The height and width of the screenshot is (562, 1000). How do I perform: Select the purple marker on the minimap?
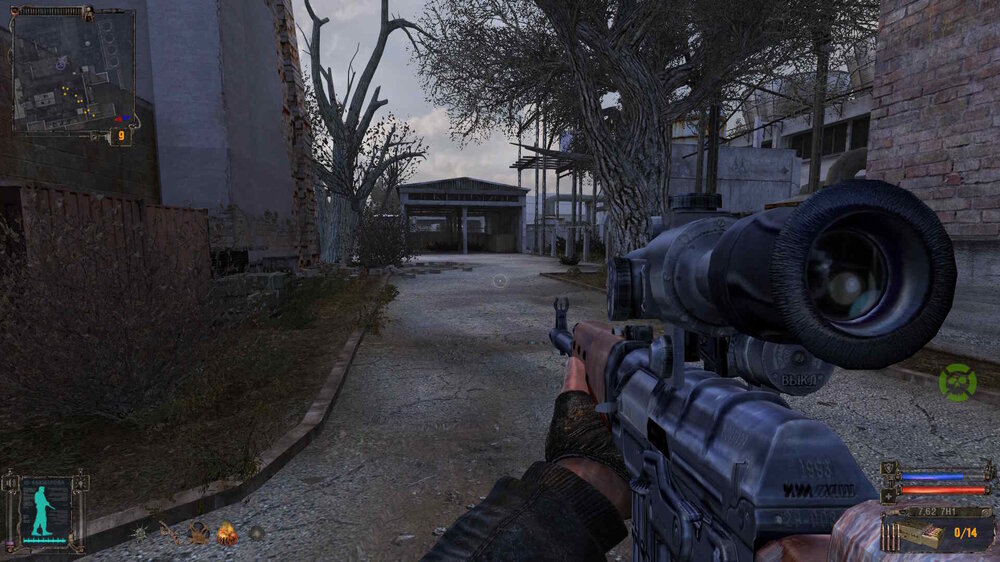point(61,62)
